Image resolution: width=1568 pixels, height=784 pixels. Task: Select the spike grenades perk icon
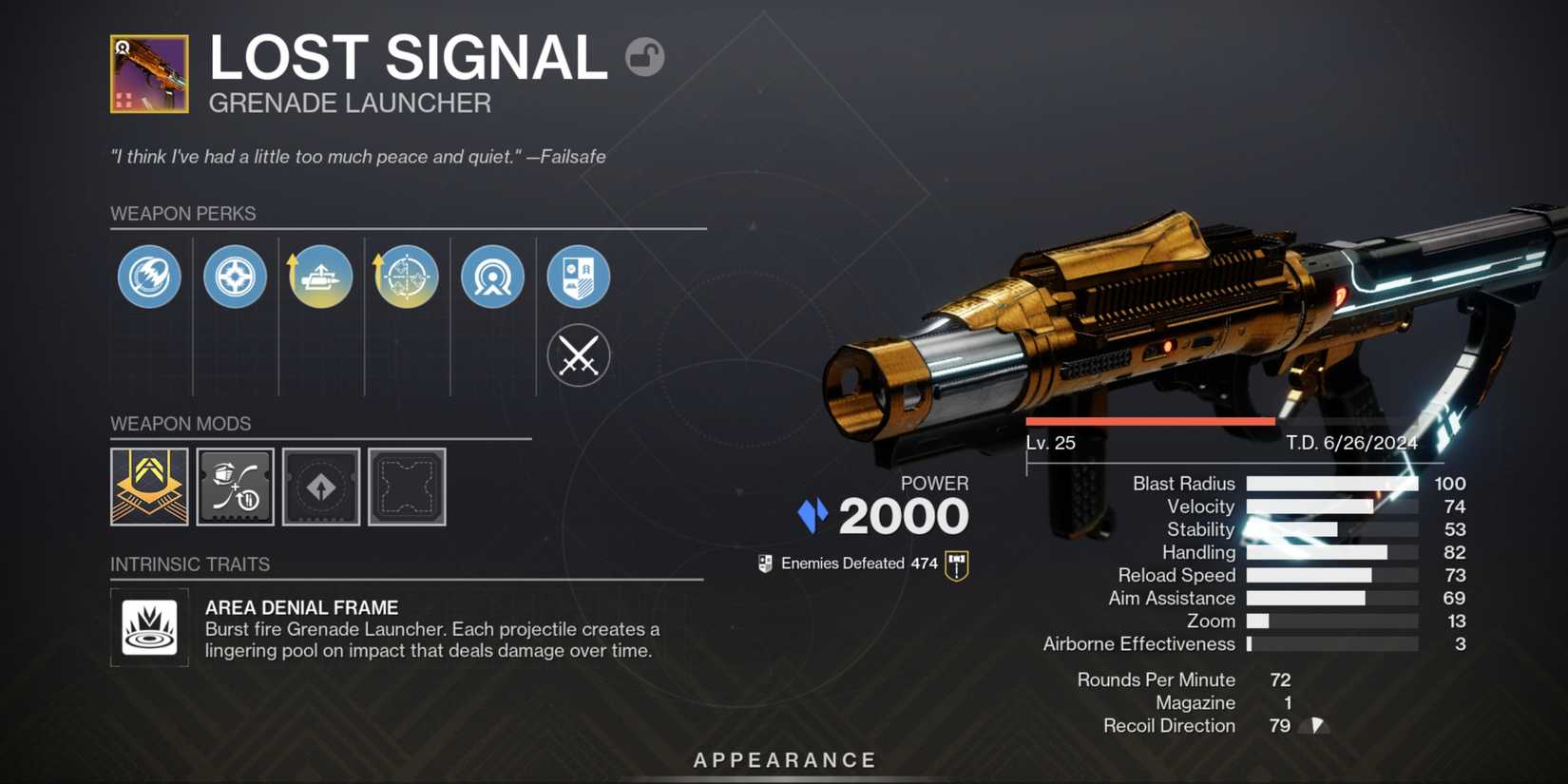[235, 277]
